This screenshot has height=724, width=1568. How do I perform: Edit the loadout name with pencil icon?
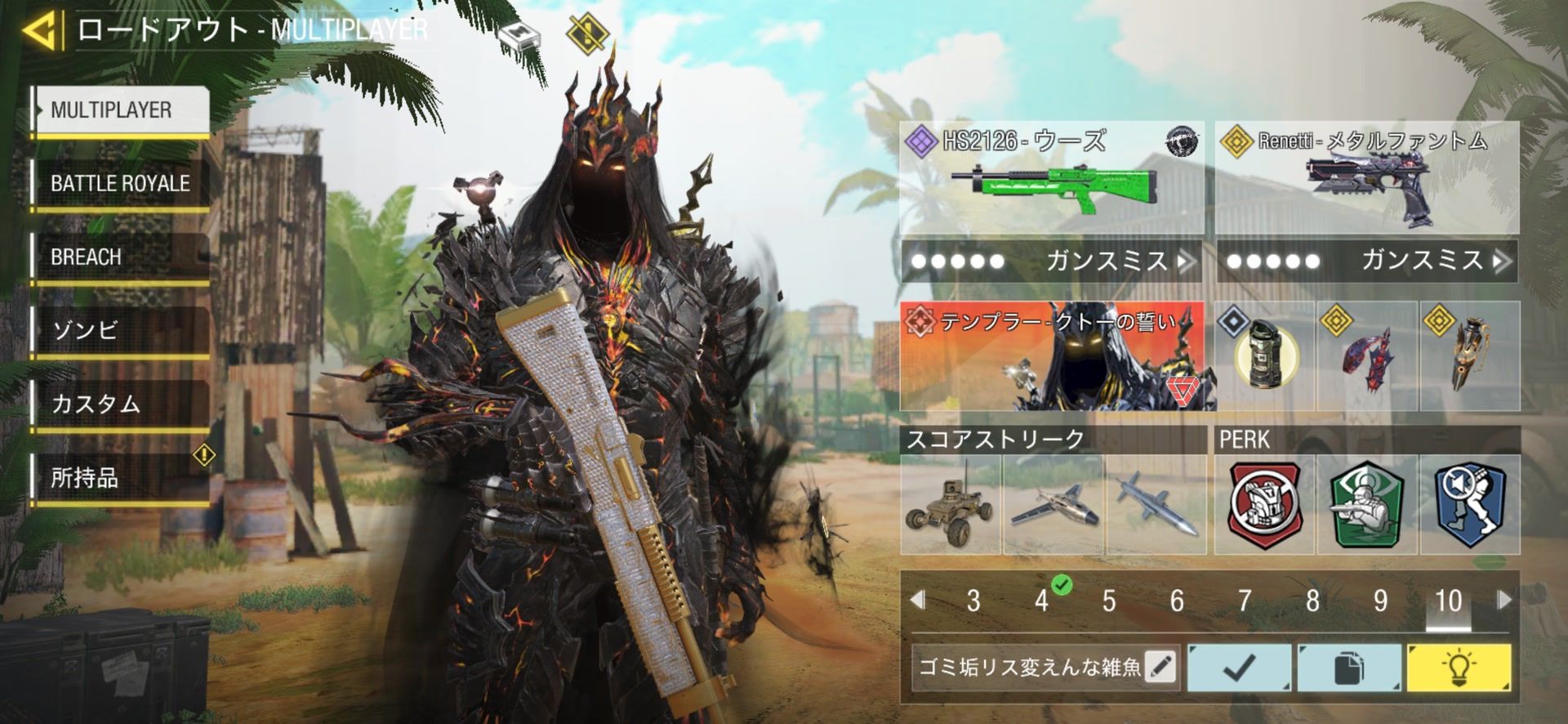[x=1160, y=668]
